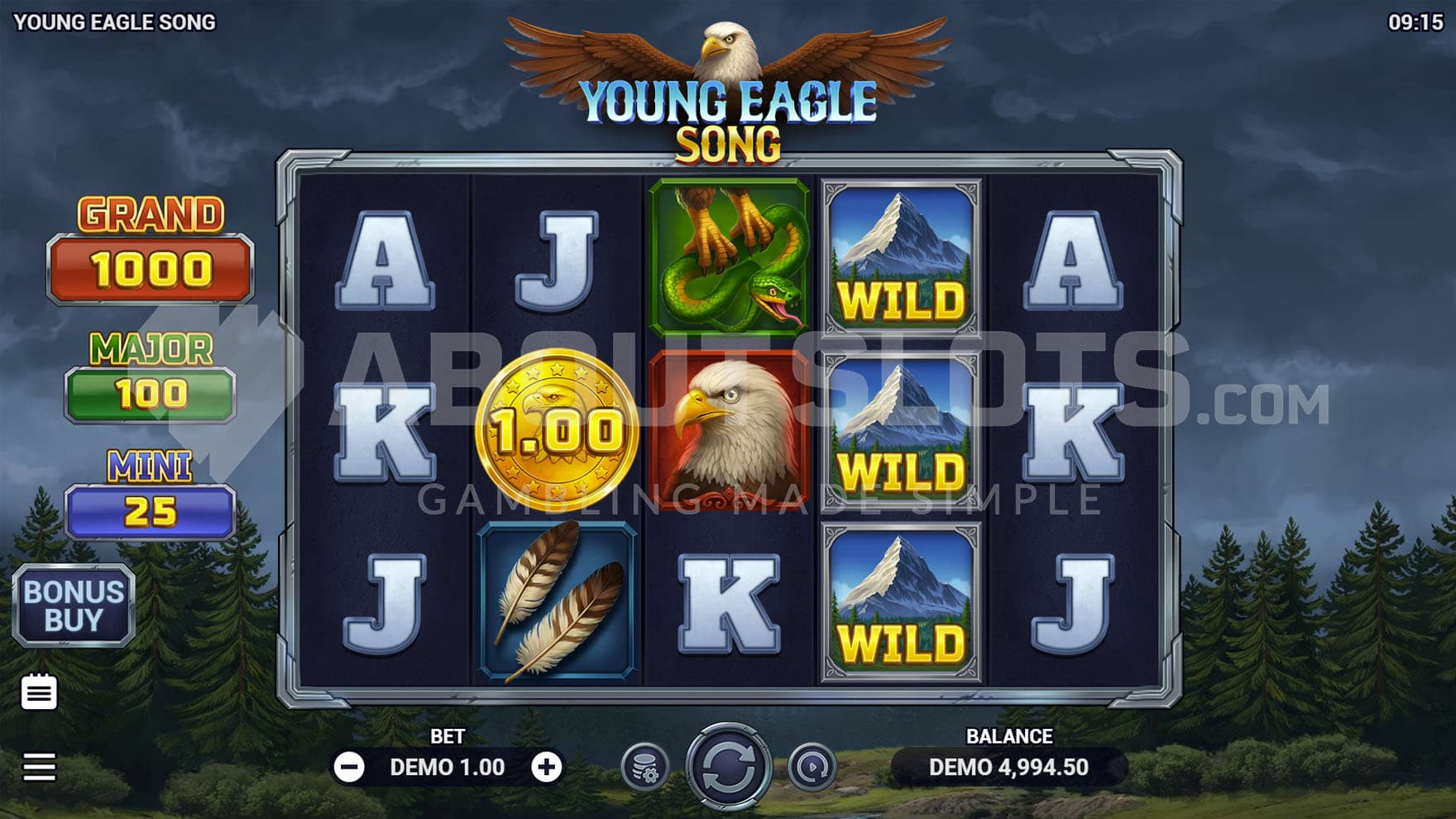1456x819 pixels.
Task: Decrease the bet with the minus button
Action: pyautogui.click(x=349, y=768)
